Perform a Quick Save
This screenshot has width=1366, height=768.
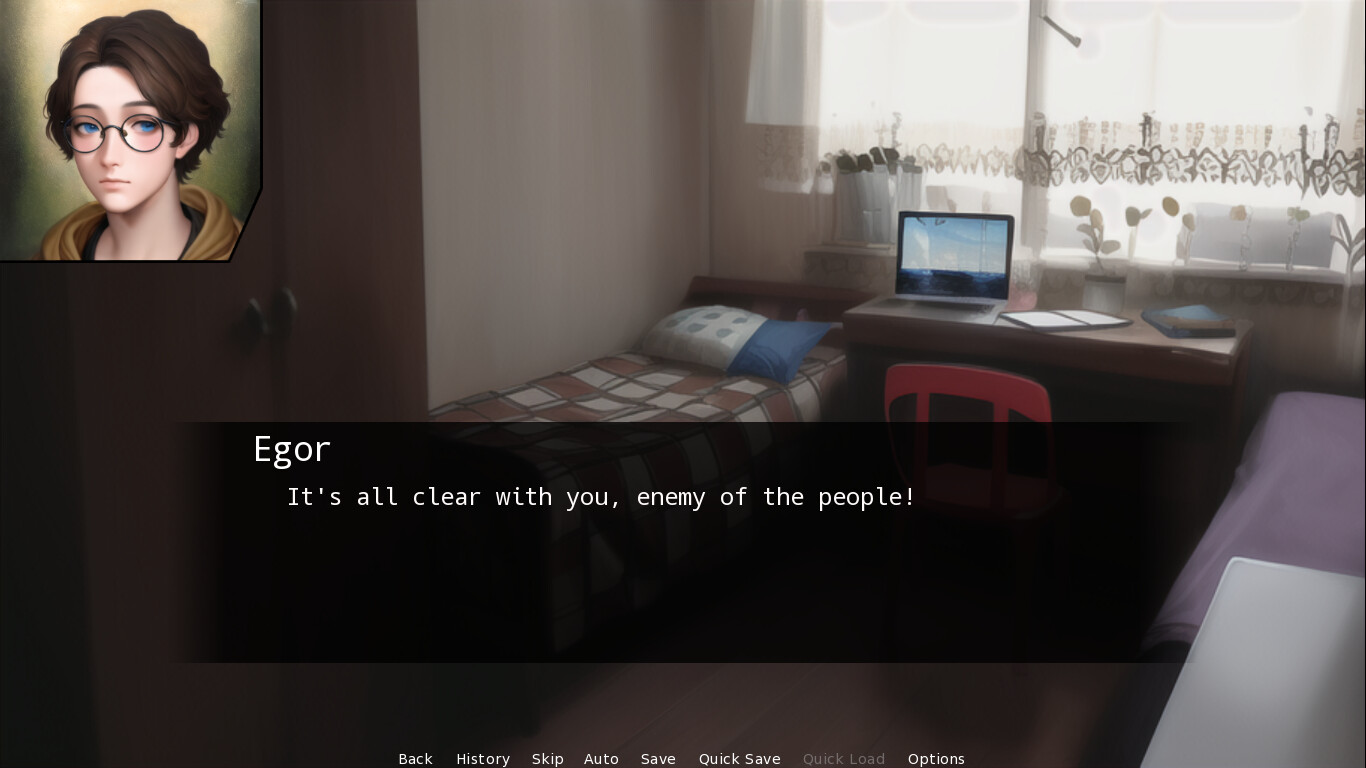click(x=739, y=759)
